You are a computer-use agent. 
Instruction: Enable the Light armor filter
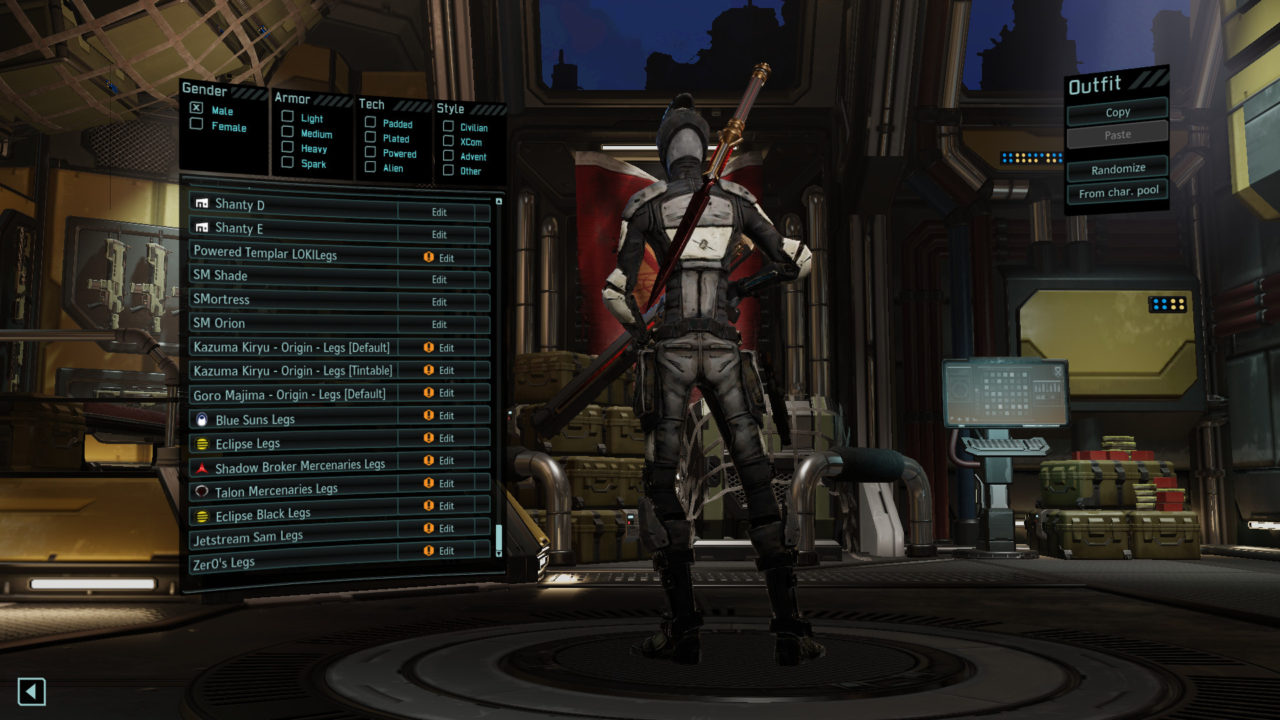pos(288,117)
